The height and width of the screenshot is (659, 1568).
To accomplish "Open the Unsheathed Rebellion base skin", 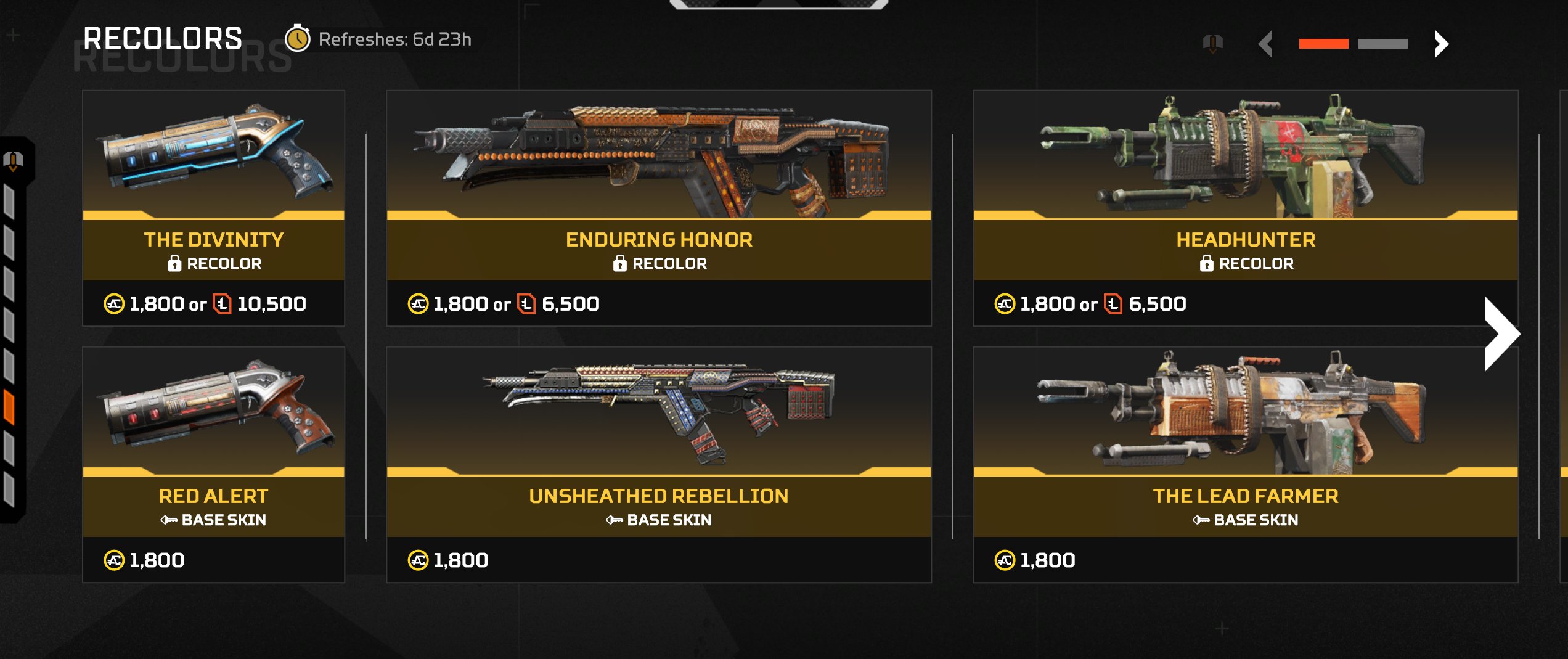I will 658,464.
